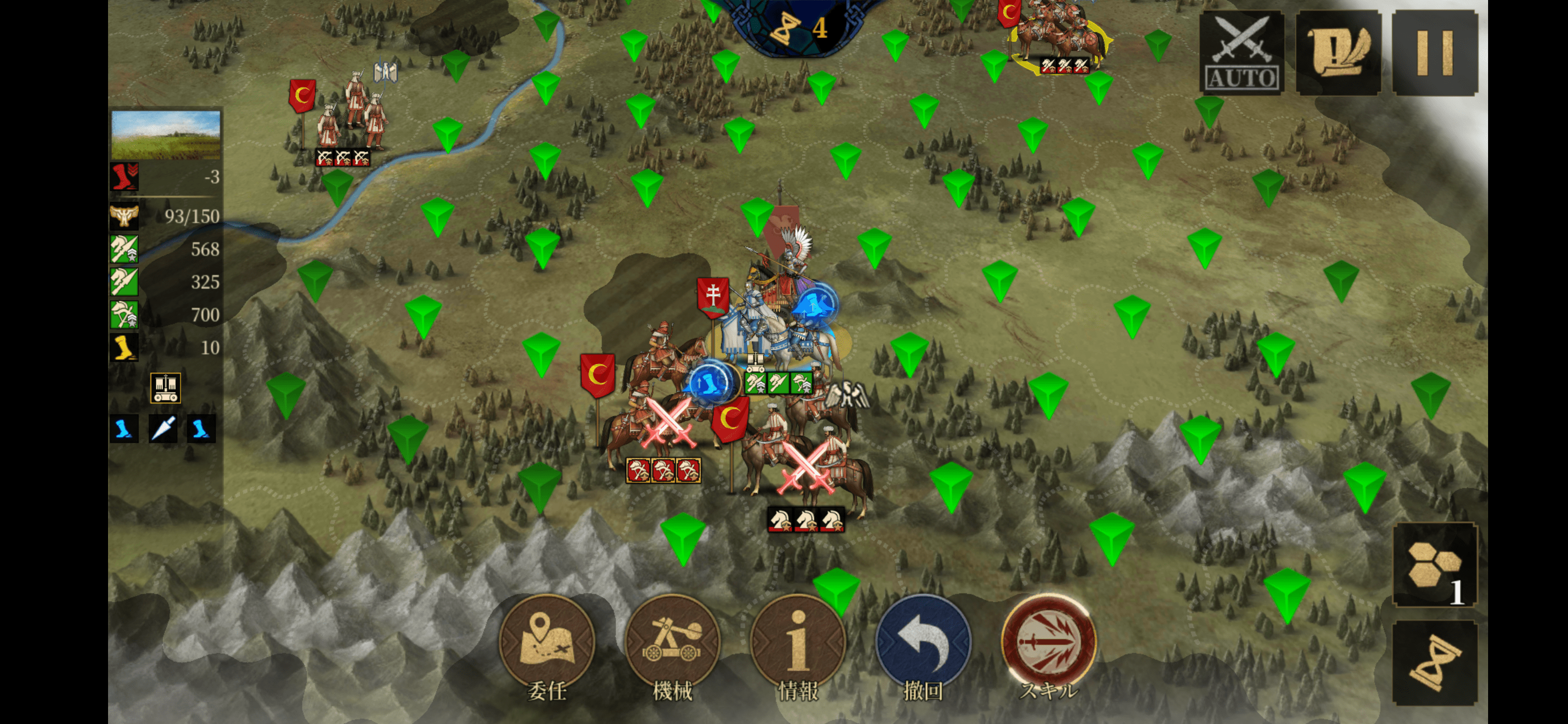Image resolution: width=1568 pixels, height=724 pixels.
Task: Toggle the hexagon grid button
Action: pos(1434,565)
